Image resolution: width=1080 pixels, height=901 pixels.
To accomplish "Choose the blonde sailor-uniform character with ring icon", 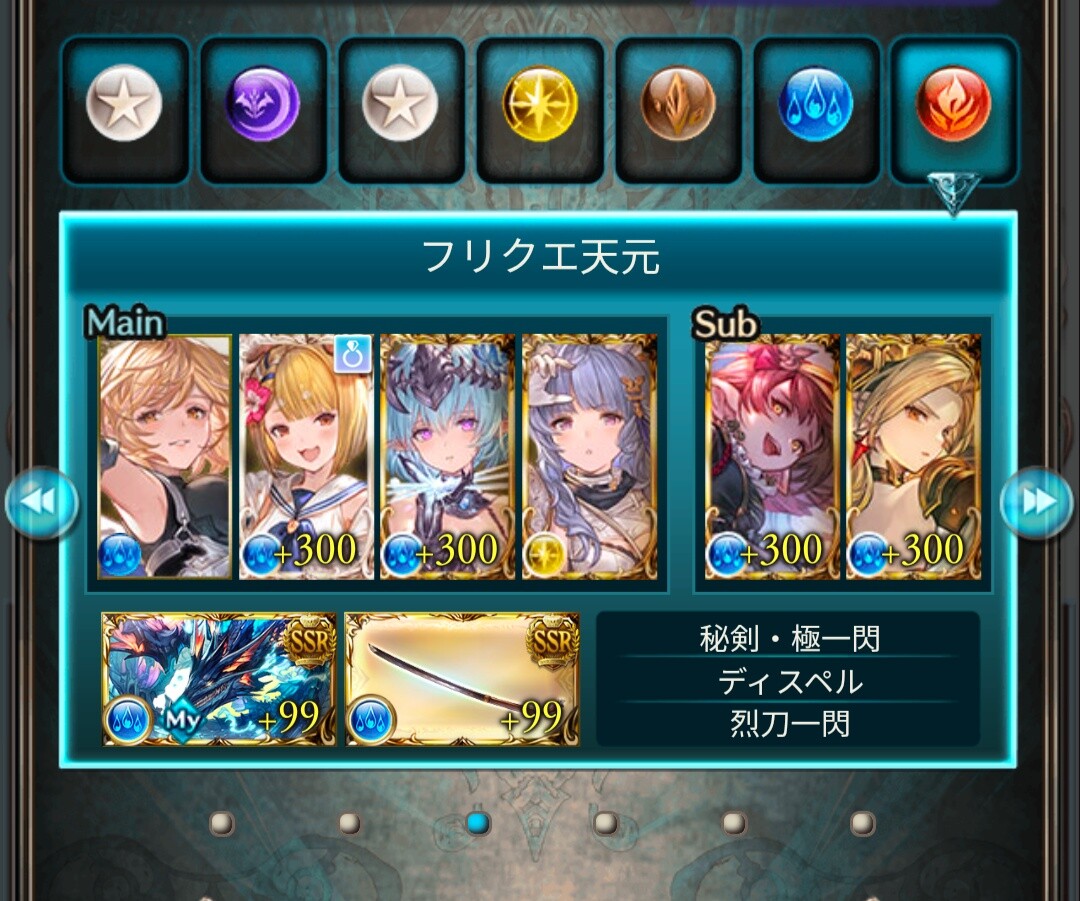I will pos(306,457).
